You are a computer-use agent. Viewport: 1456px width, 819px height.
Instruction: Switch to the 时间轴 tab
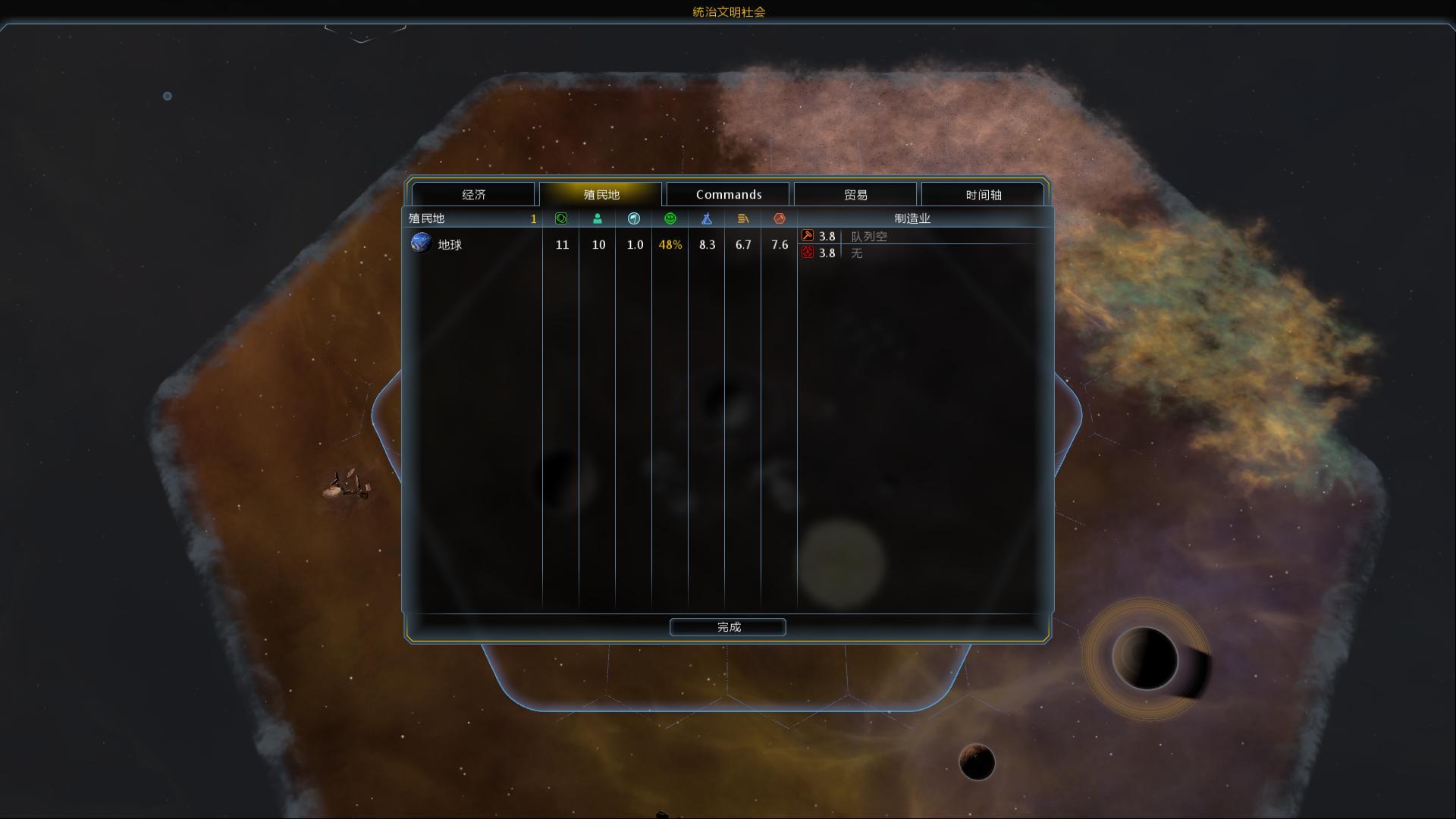click(x=984, y=195)
